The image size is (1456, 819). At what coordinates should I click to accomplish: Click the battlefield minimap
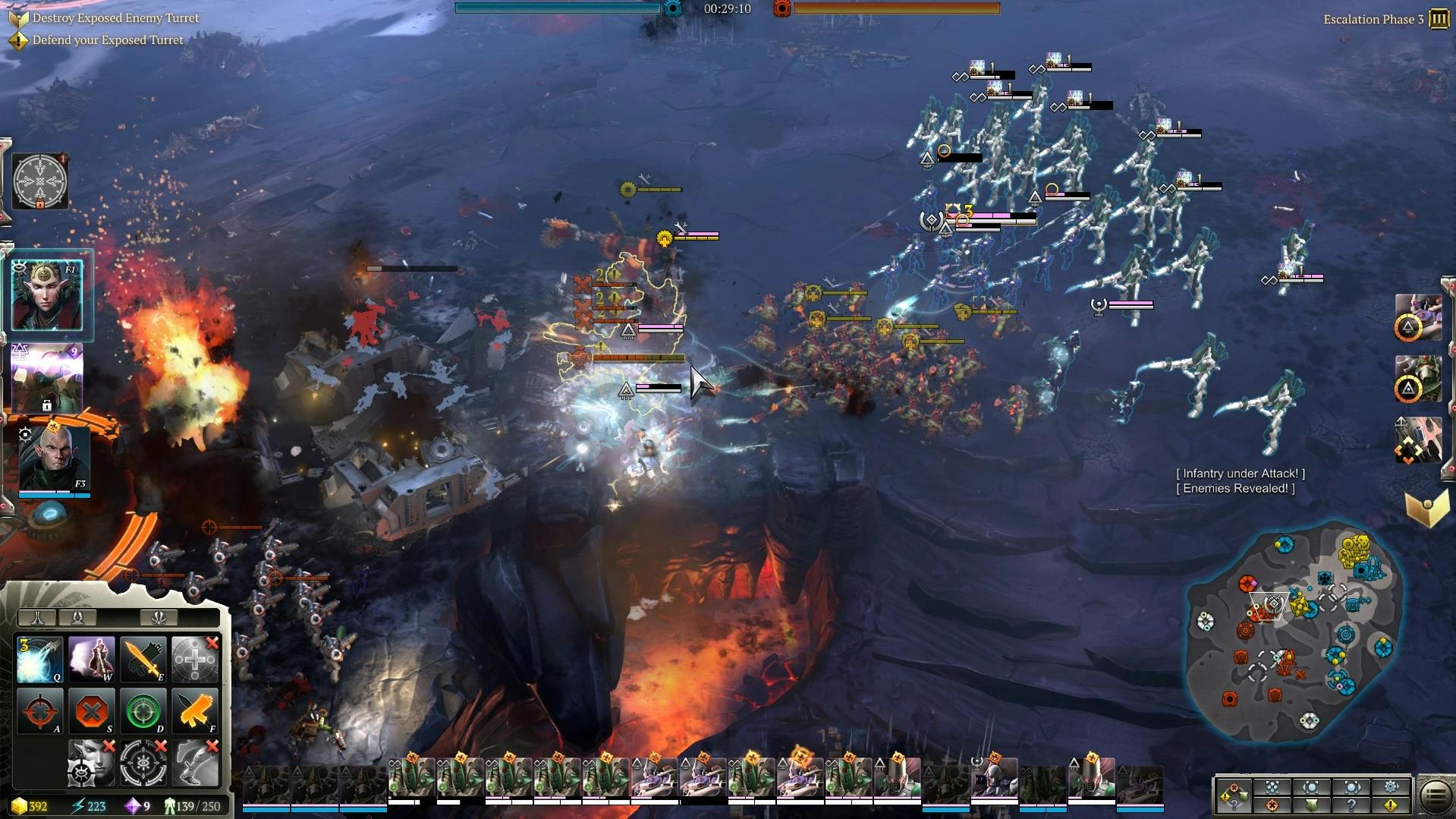click(x=1294, y=632)
